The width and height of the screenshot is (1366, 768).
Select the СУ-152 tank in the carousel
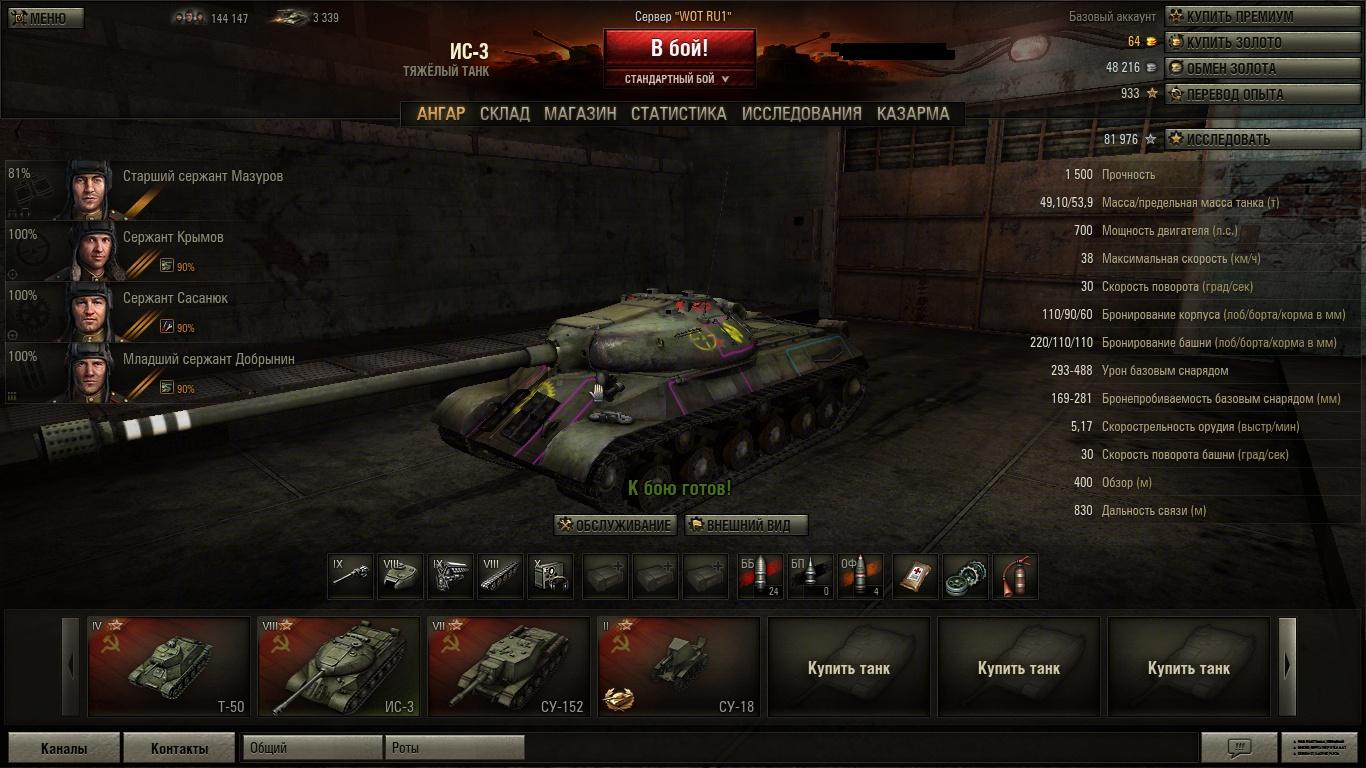point(508,667)
